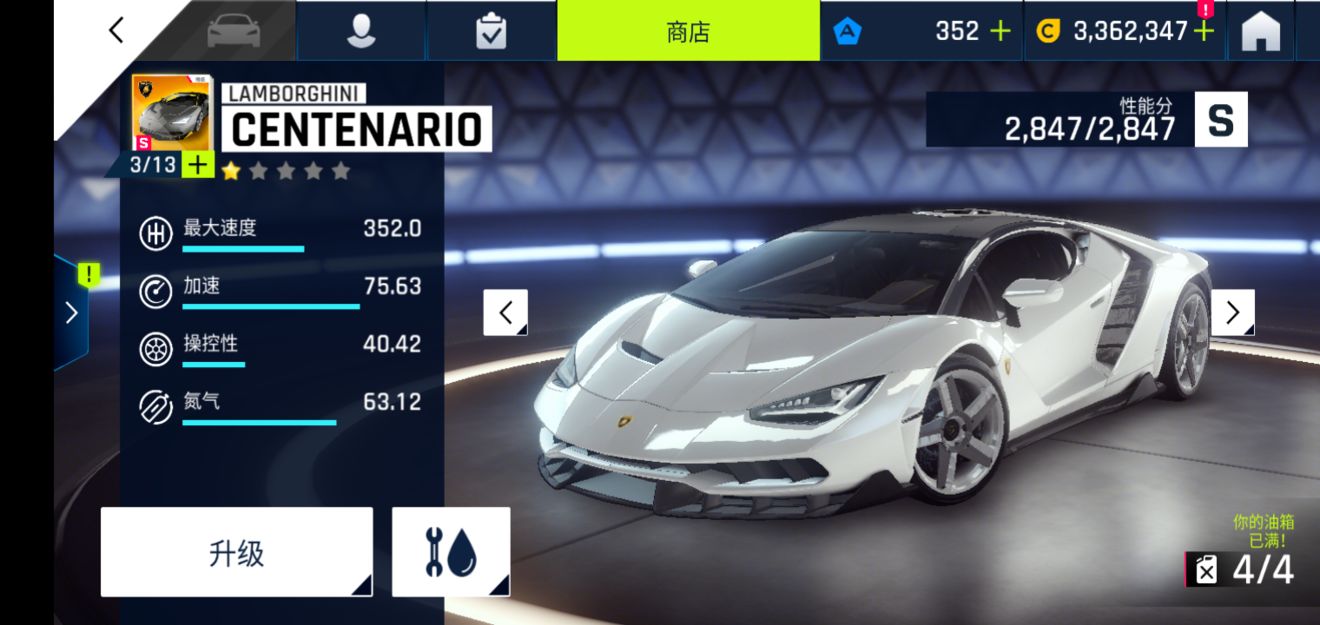Open the player profile tab

(x=361, y=31)
